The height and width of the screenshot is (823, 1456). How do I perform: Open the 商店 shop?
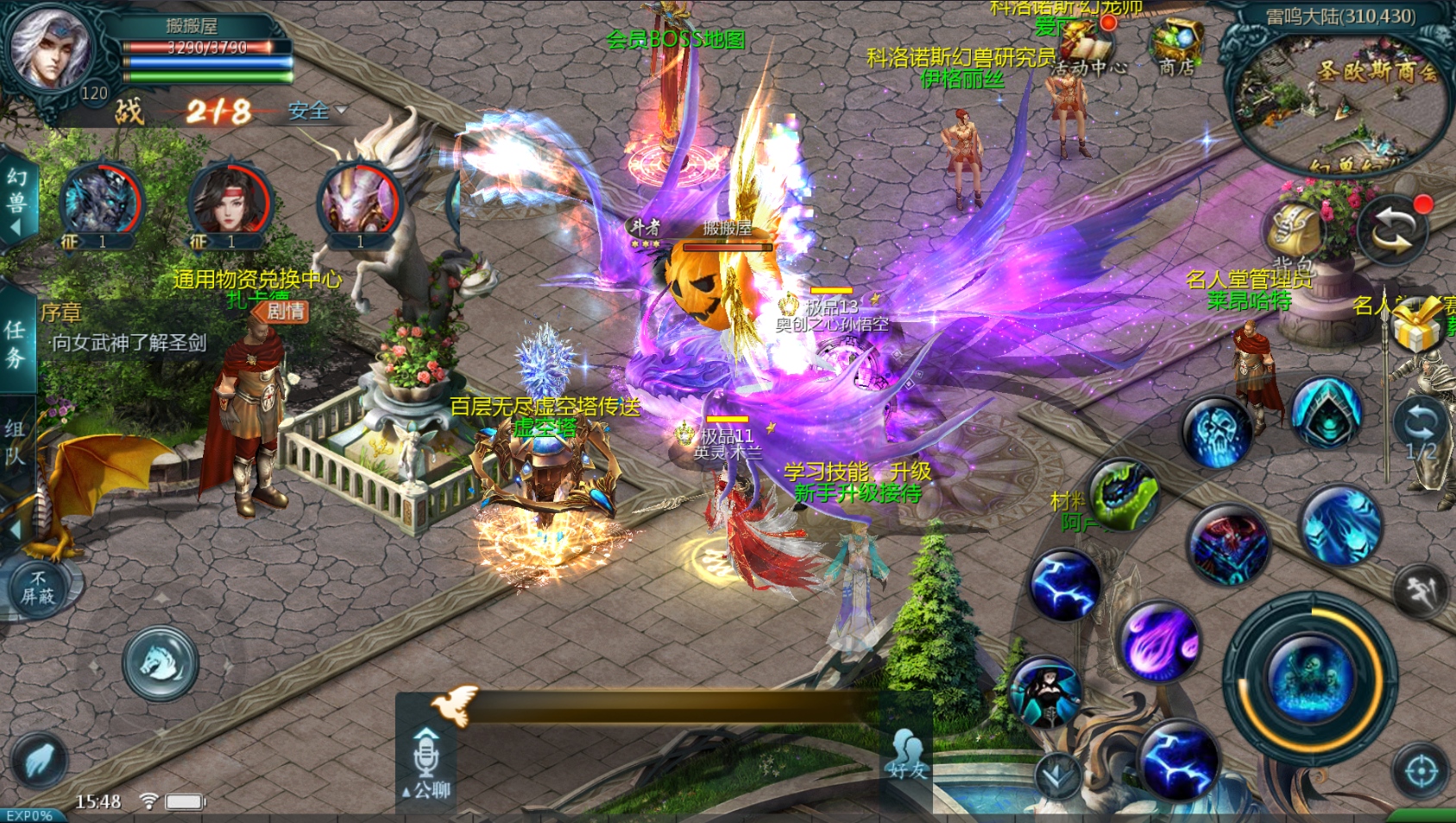point(1176,48)
